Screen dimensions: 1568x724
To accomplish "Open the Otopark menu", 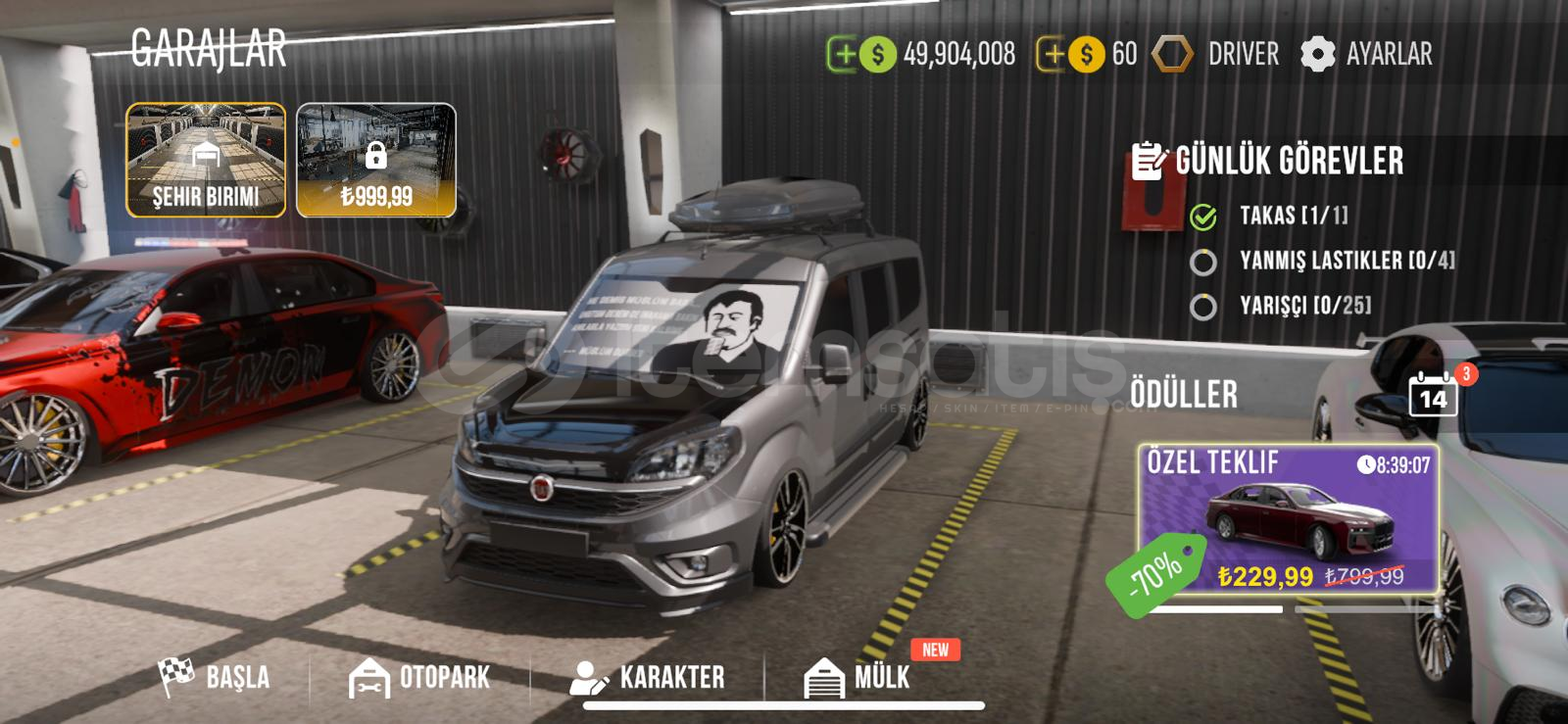I will [x=419, y=677].
